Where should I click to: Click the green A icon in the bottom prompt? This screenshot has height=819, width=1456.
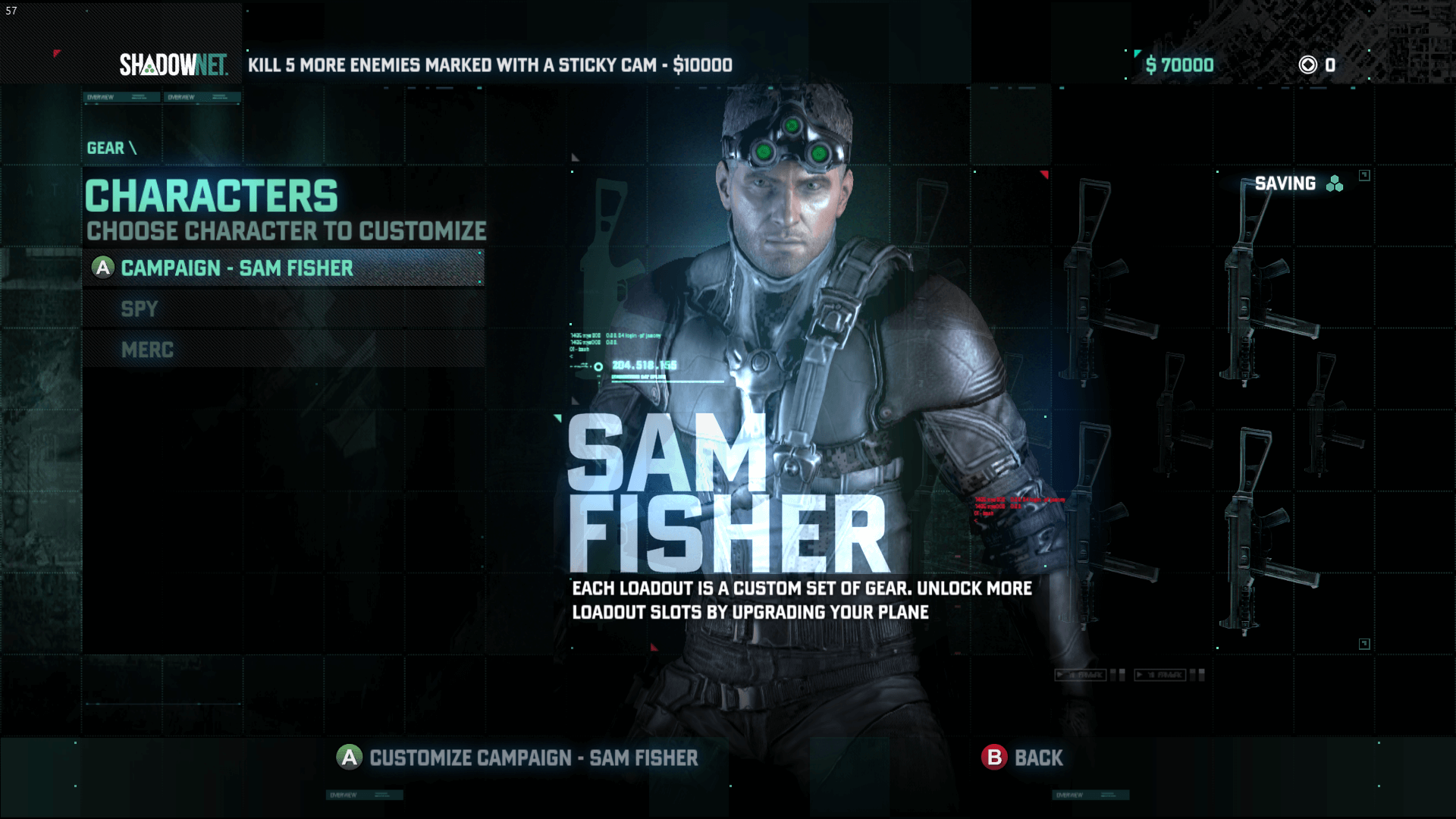click(348, 758)
